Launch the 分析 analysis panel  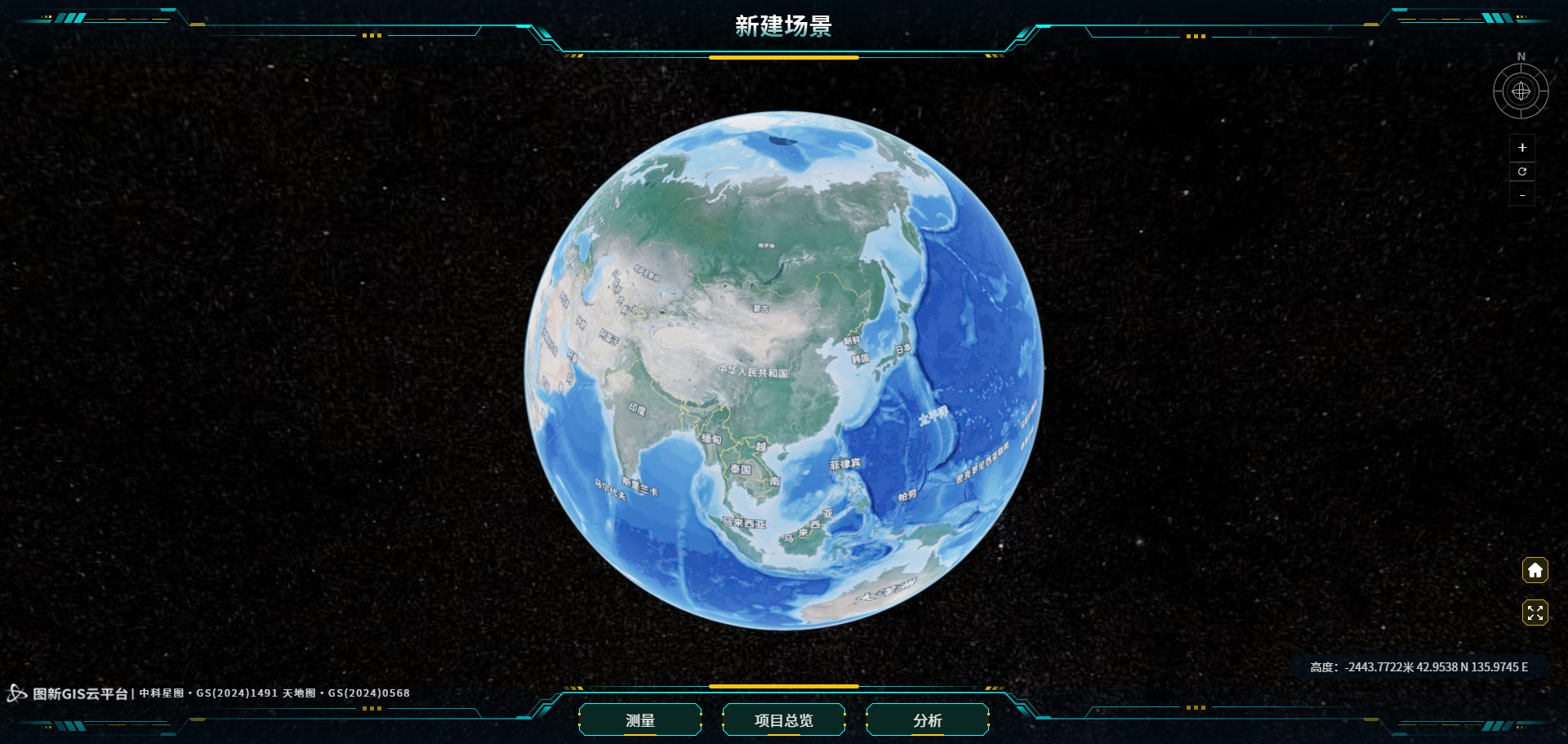[x=927, y=720]
